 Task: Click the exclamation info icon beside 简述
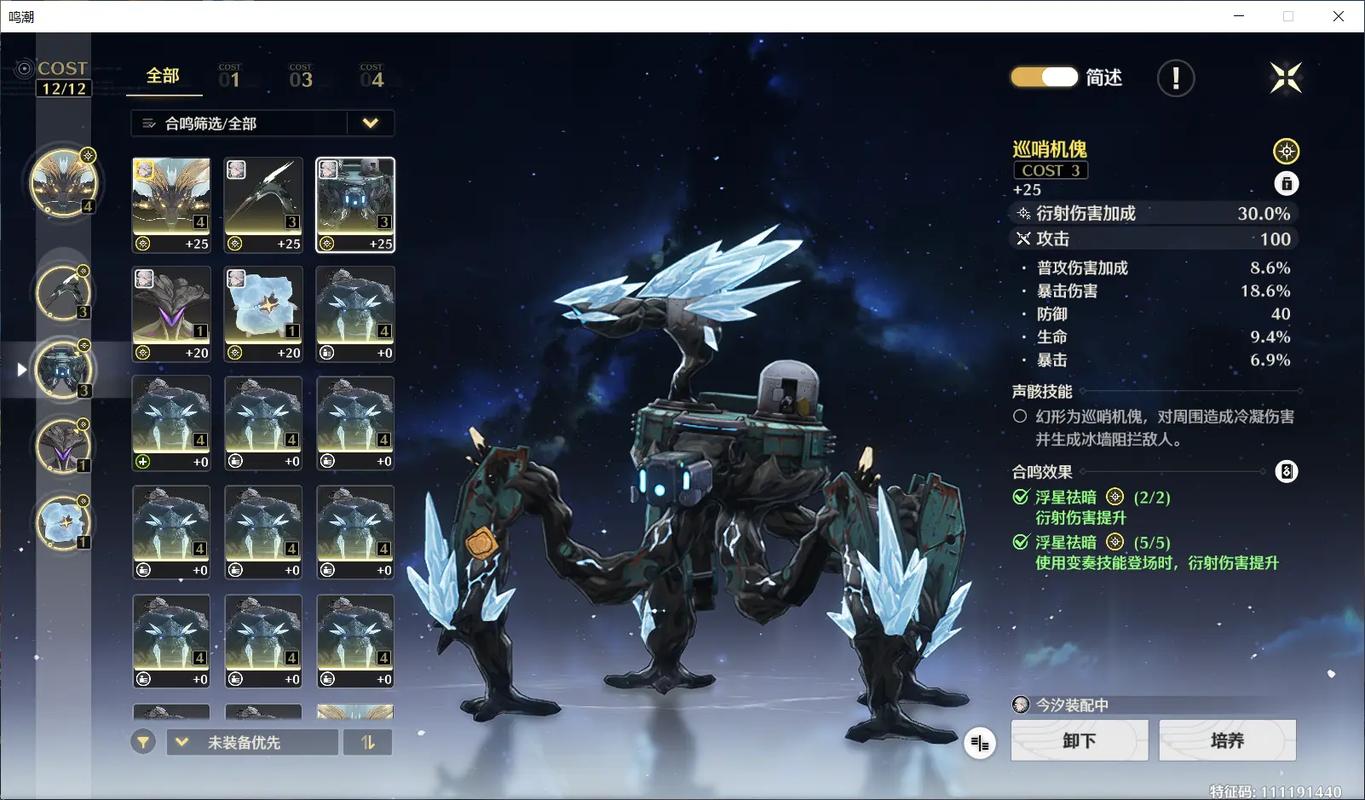coord(1175,77)
